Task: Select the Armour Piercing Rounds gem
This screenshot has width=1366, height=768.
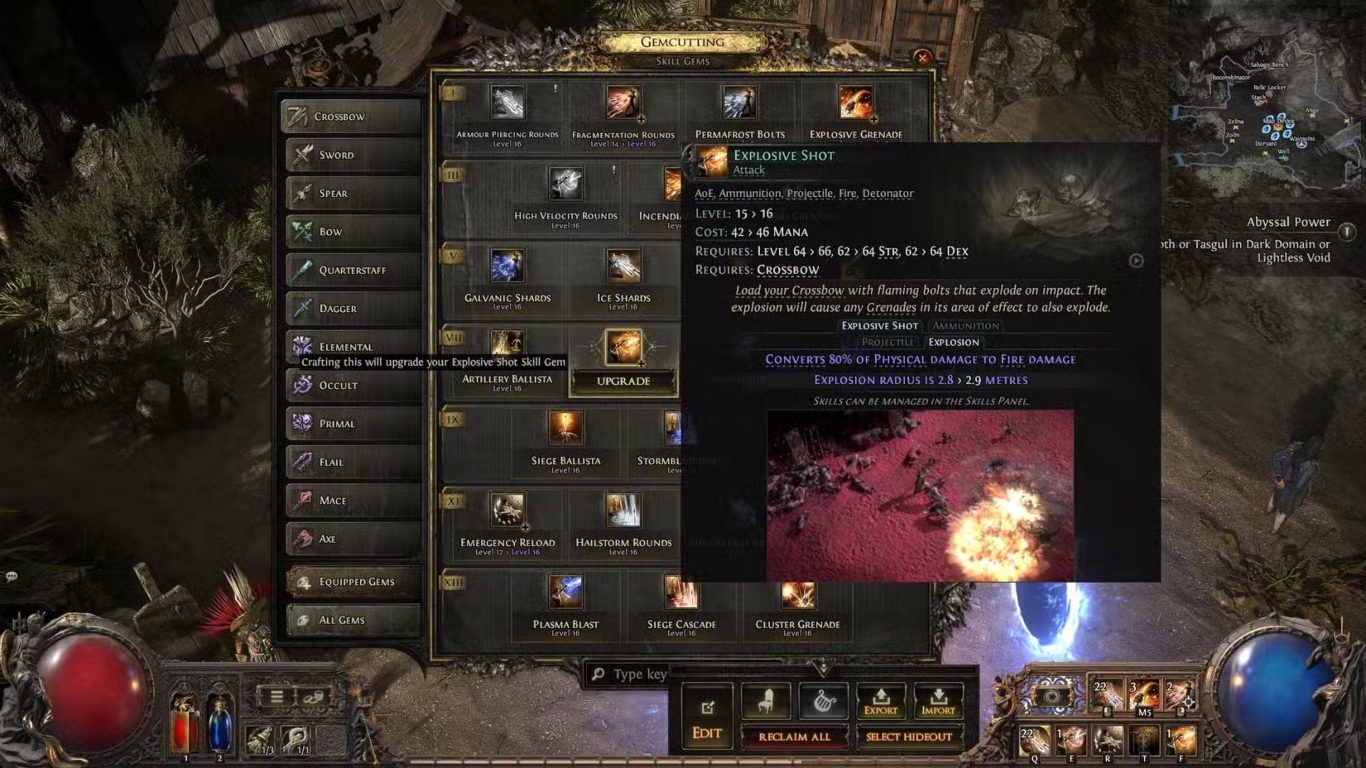Action: (507, 103)
